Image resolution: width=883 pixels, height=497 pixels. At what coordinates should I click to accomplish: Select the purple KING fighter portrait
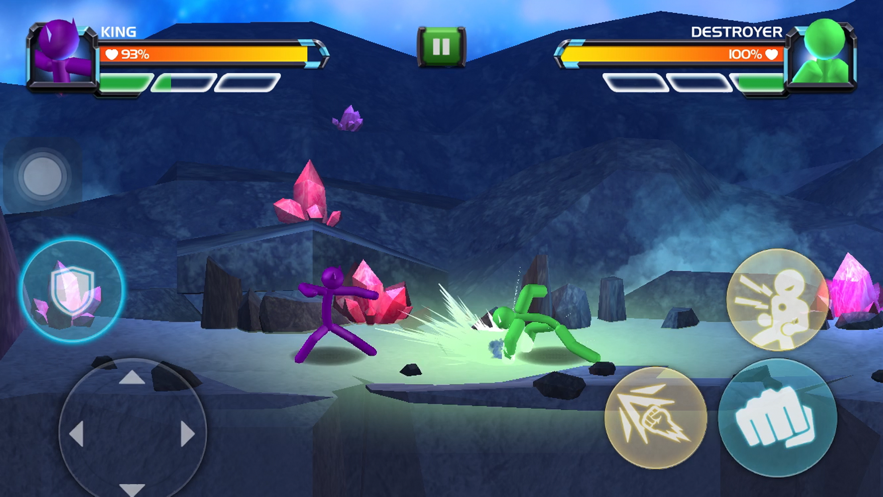coord(60,56)
